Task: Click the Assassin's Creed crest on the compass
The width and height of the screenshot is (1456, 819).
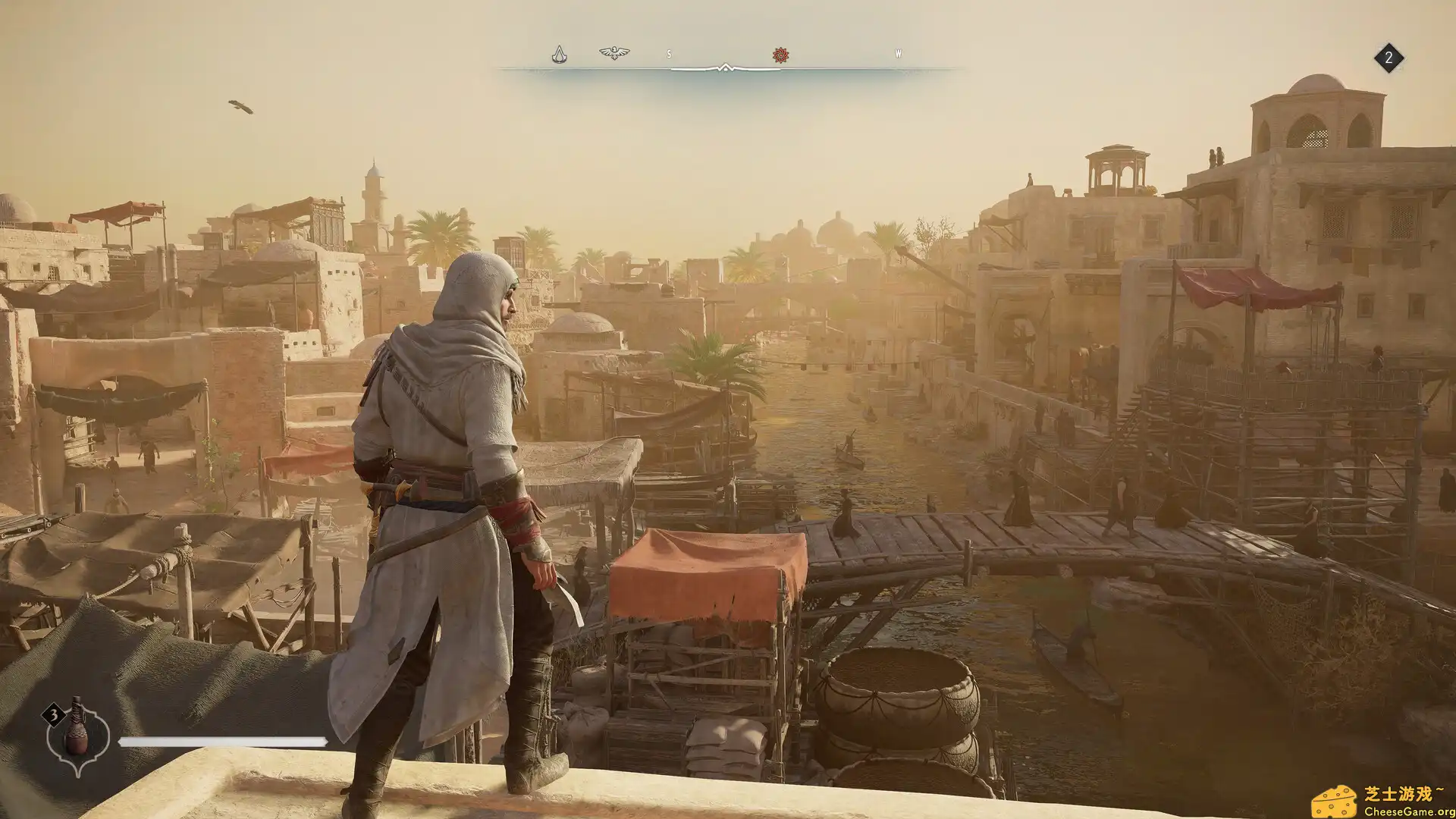Action: click(x=560, y=53)
